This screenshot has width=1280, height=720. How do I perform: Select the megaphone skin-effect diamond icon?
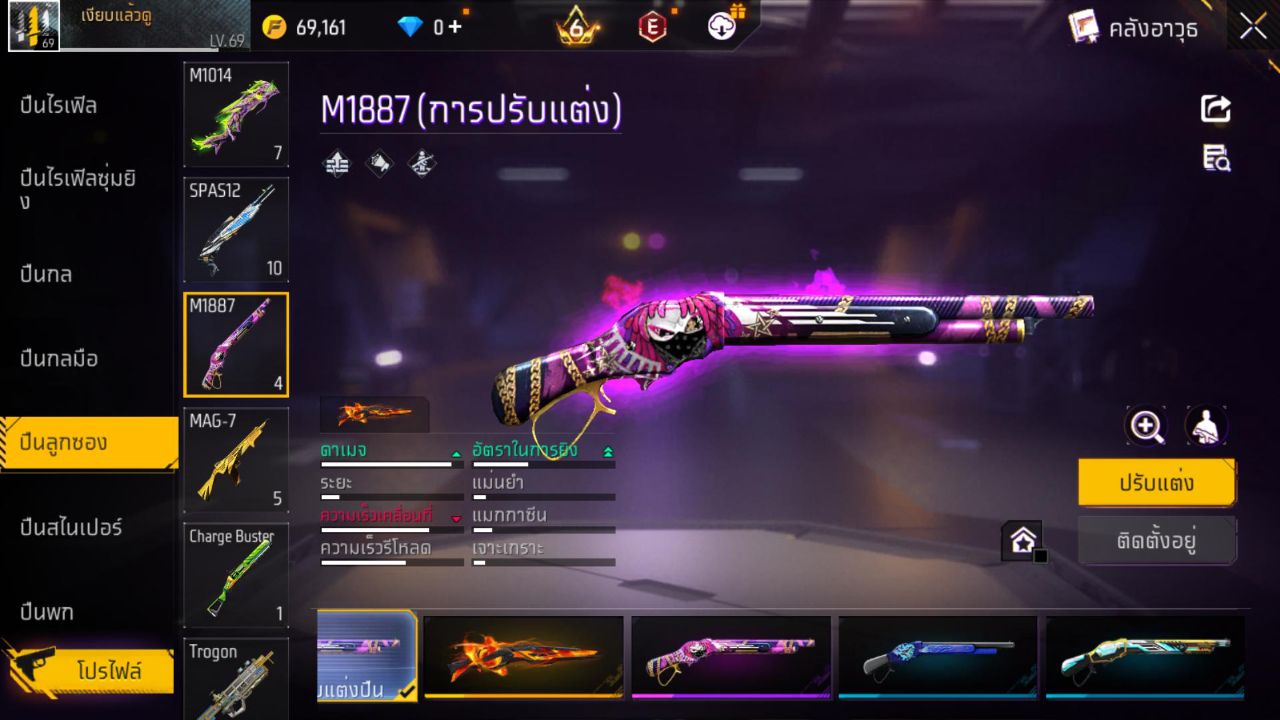(378, 163)
